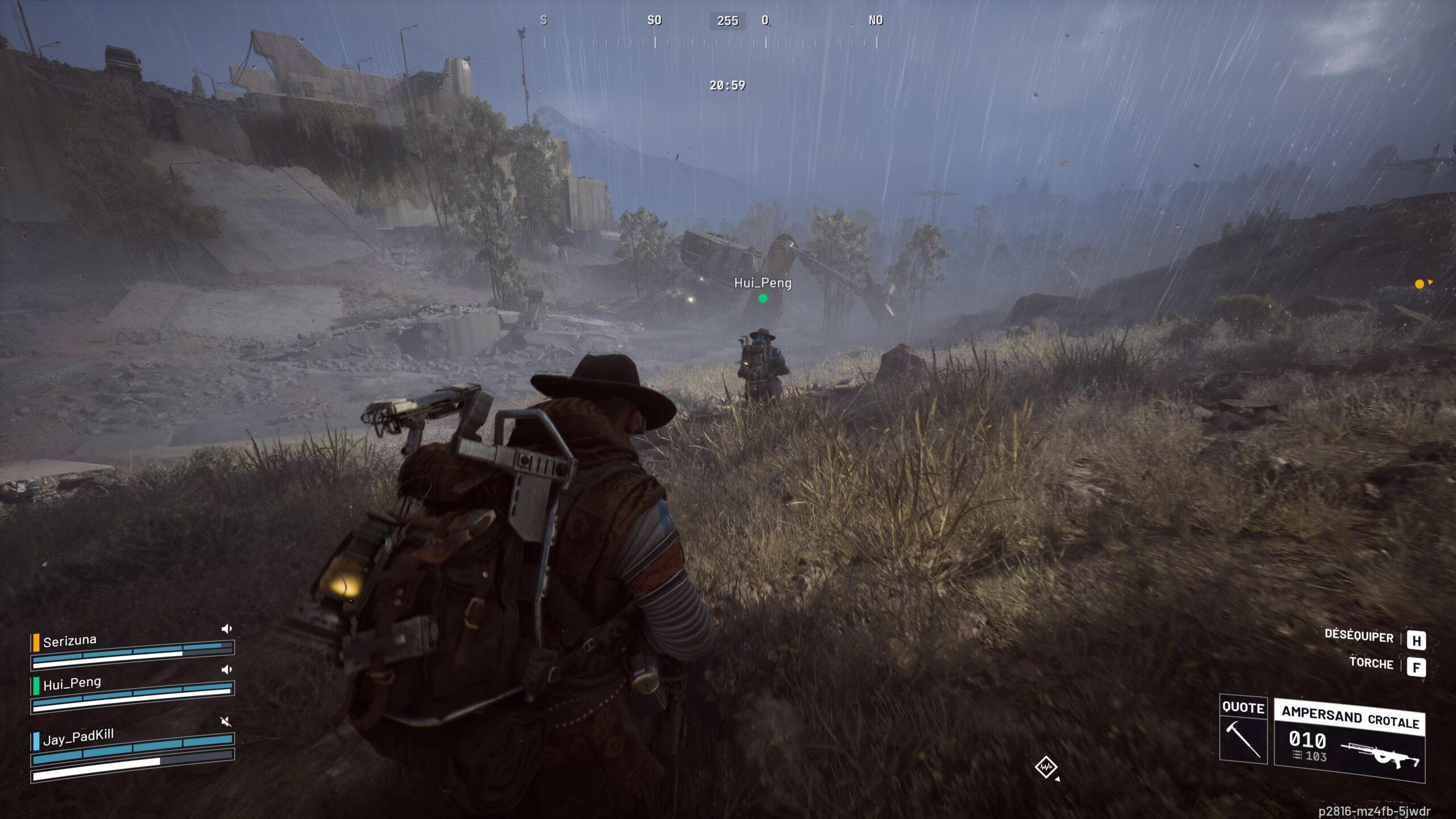Screen dimensions: 1456x819
Task: Toggle Hui_Peng's voice speaker icon
Action: (x=226, y=669)
